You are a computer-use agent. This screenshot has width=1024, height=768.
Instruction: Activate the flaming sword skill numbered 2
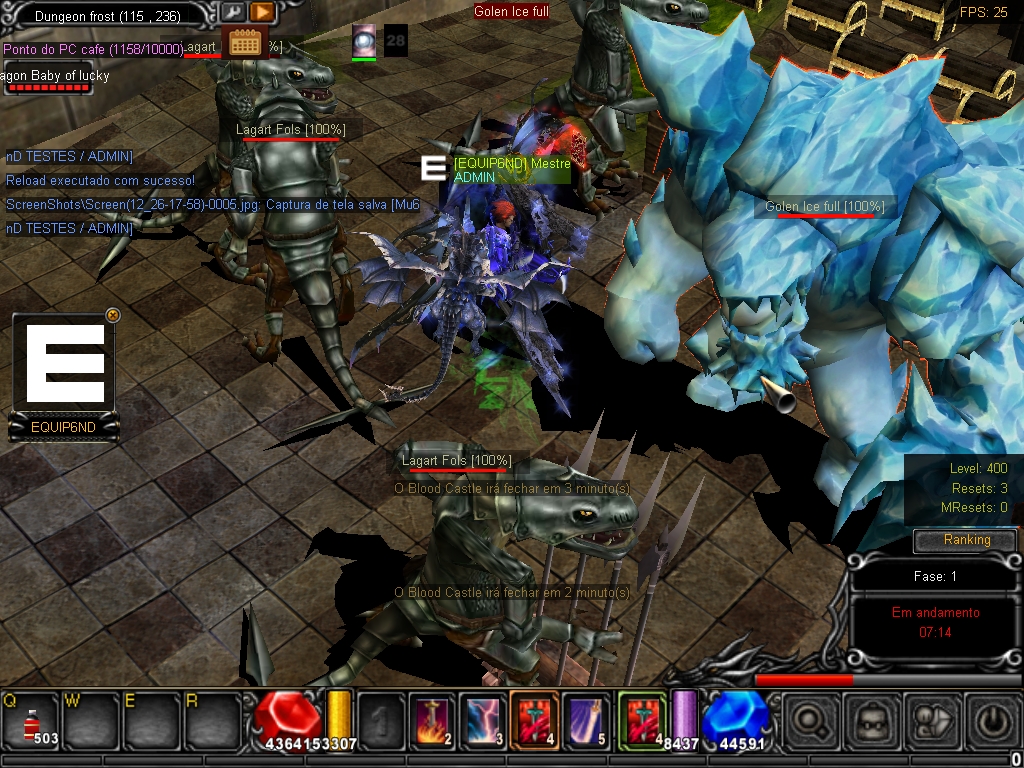click(434, 720)
